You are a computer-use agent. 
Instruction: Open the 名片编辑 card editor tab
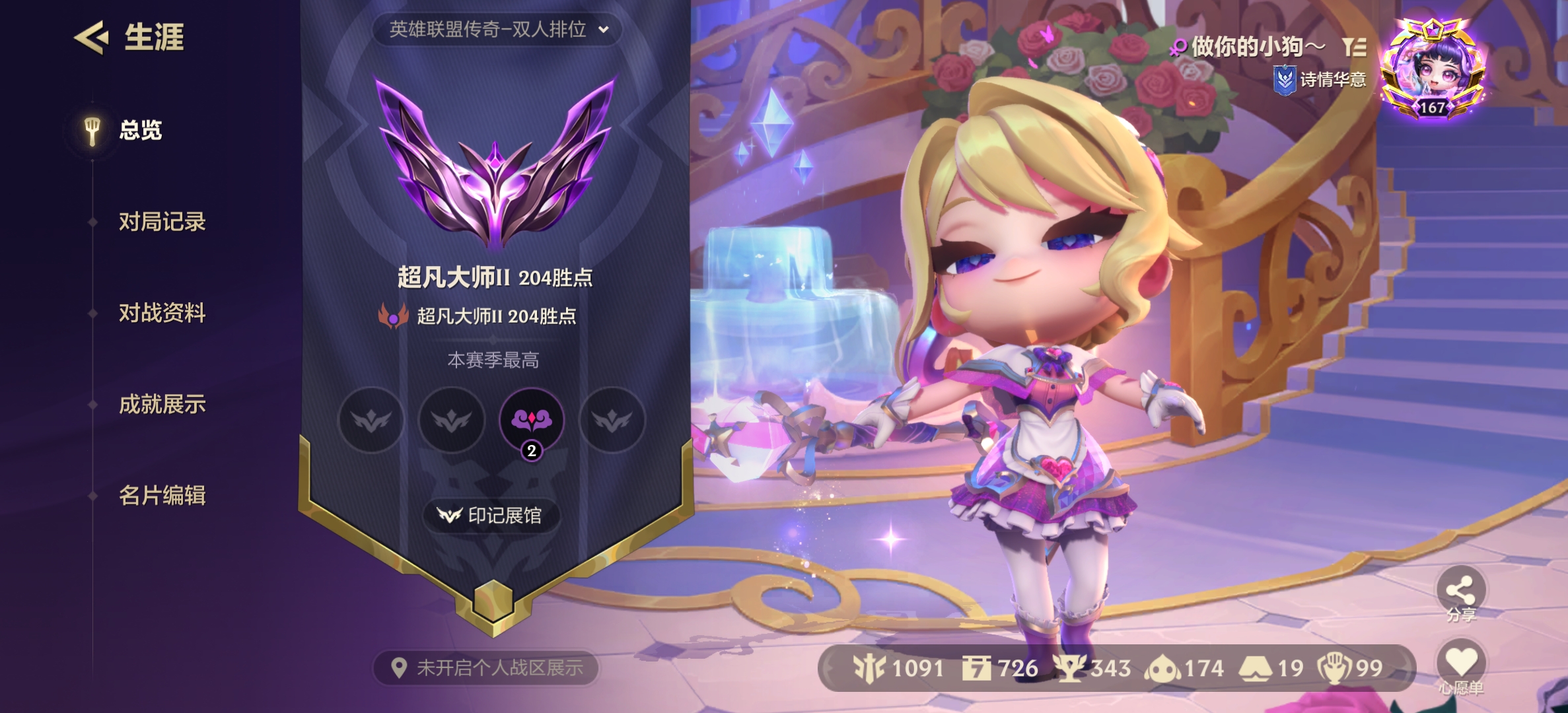click(162, 495)
